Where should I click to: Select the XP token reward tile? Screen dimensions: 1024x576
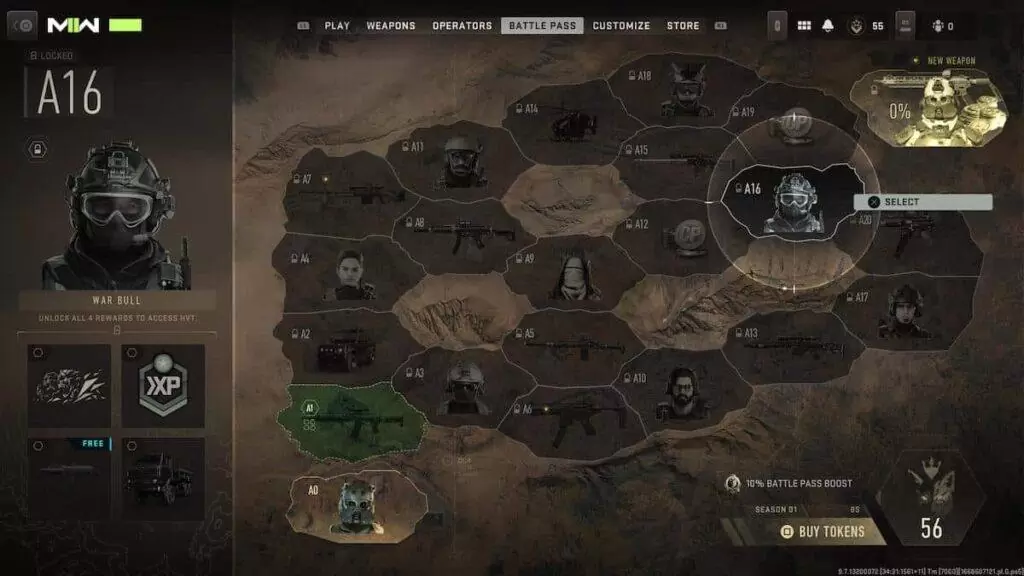coord(163,386)
